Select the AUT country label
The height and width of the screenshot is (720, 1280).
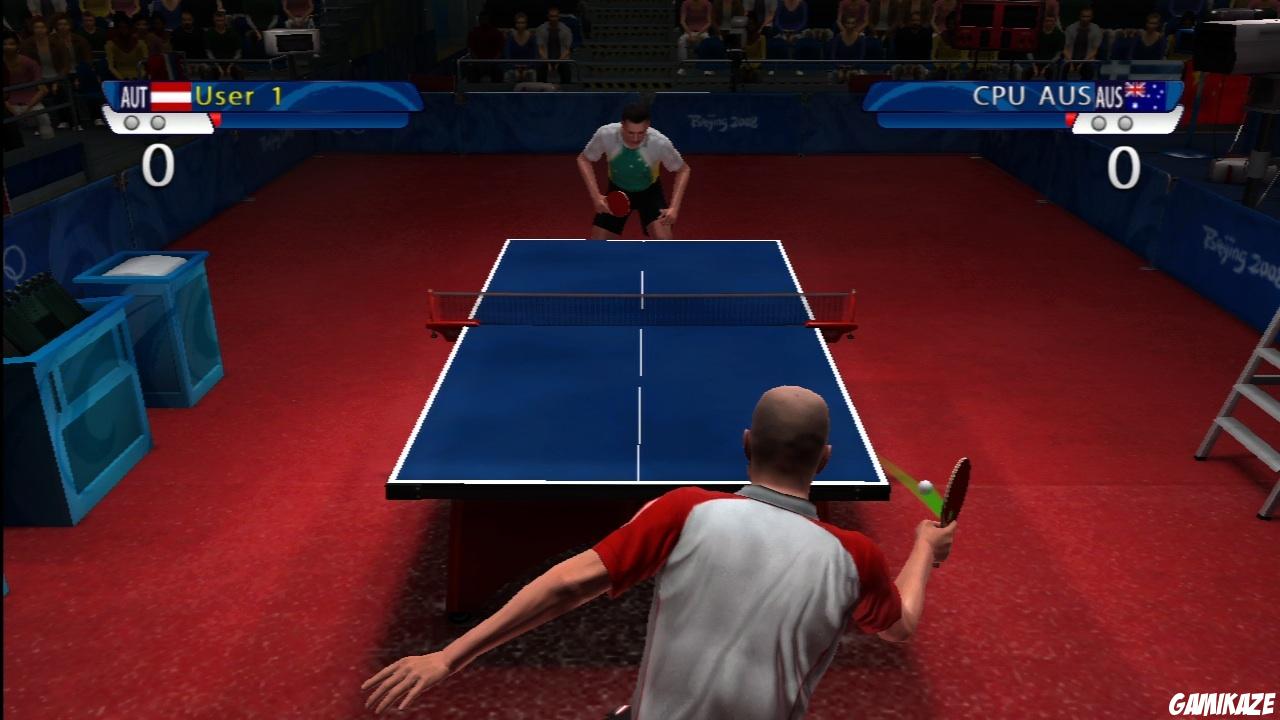pyautogui.click(x=135, y=96)
